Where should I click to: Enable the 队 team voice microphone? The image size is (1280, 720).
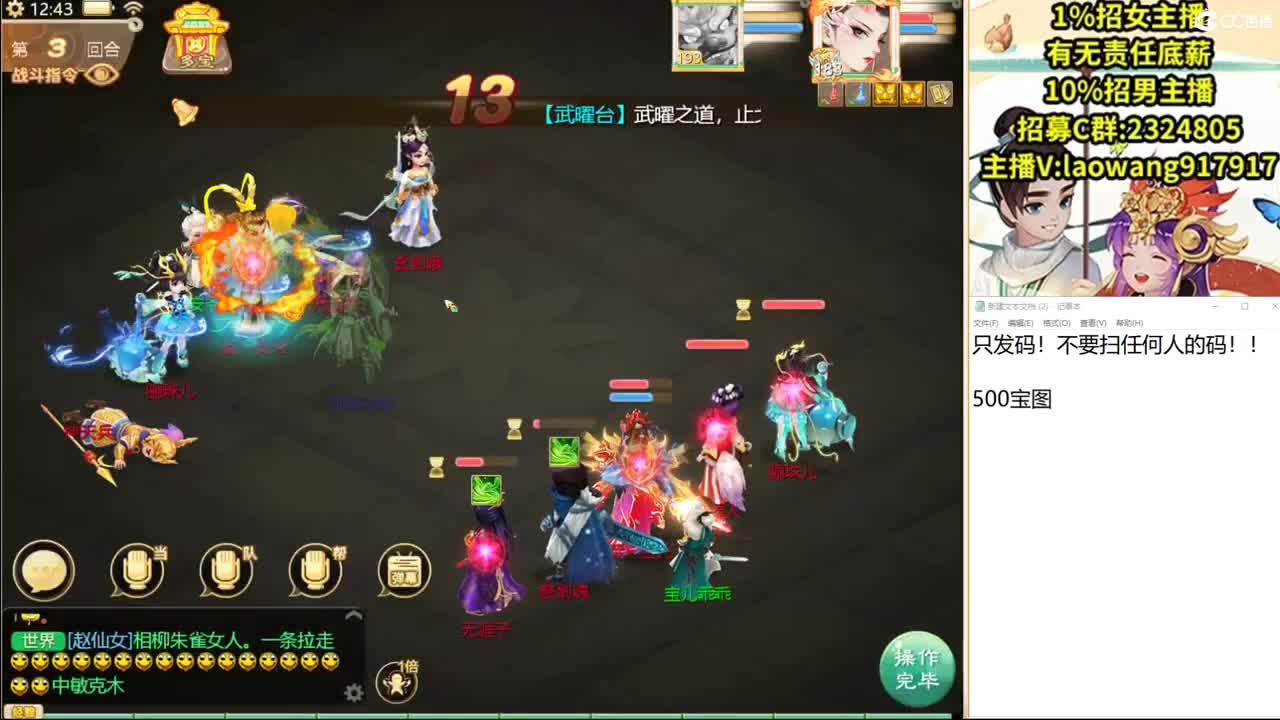tap(225, 568)
